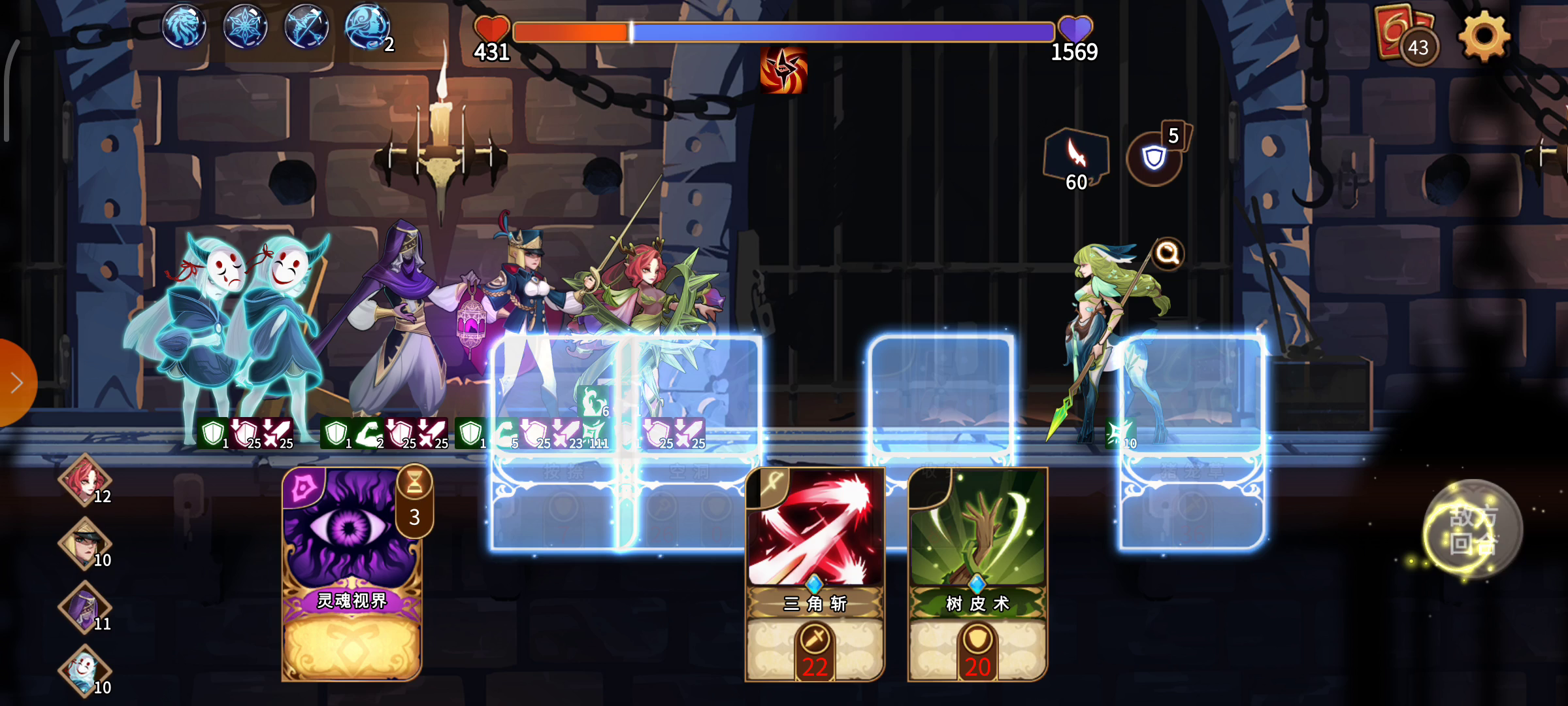The width and height of the screenshot is (1568, 706).
Task: Tap the bow and arrow skill orb
Action: tap(306, 27)
